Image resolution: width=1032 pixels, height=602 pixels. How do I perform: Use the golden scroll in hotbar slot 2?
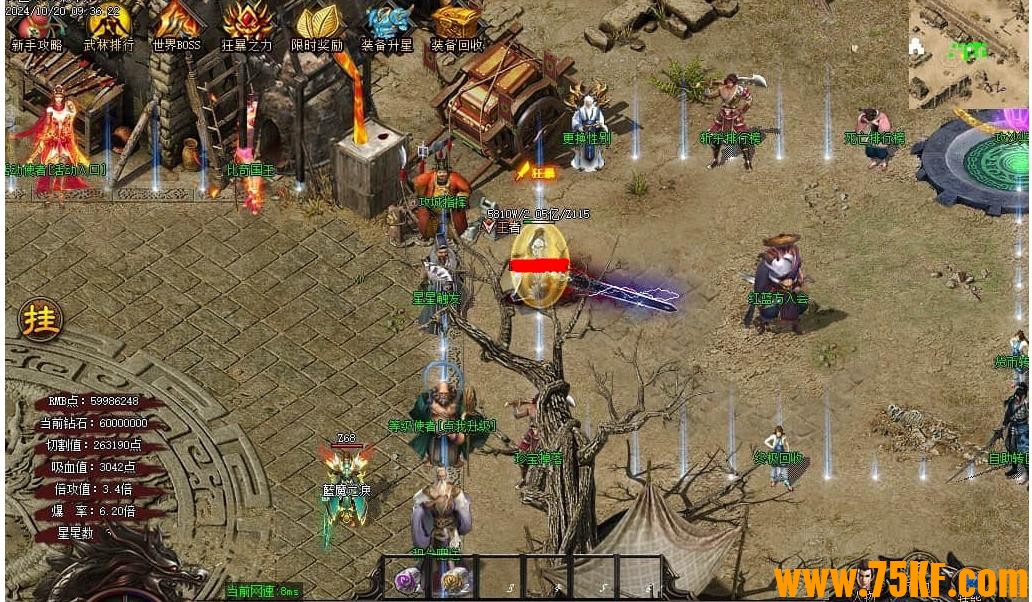point(453,579)
